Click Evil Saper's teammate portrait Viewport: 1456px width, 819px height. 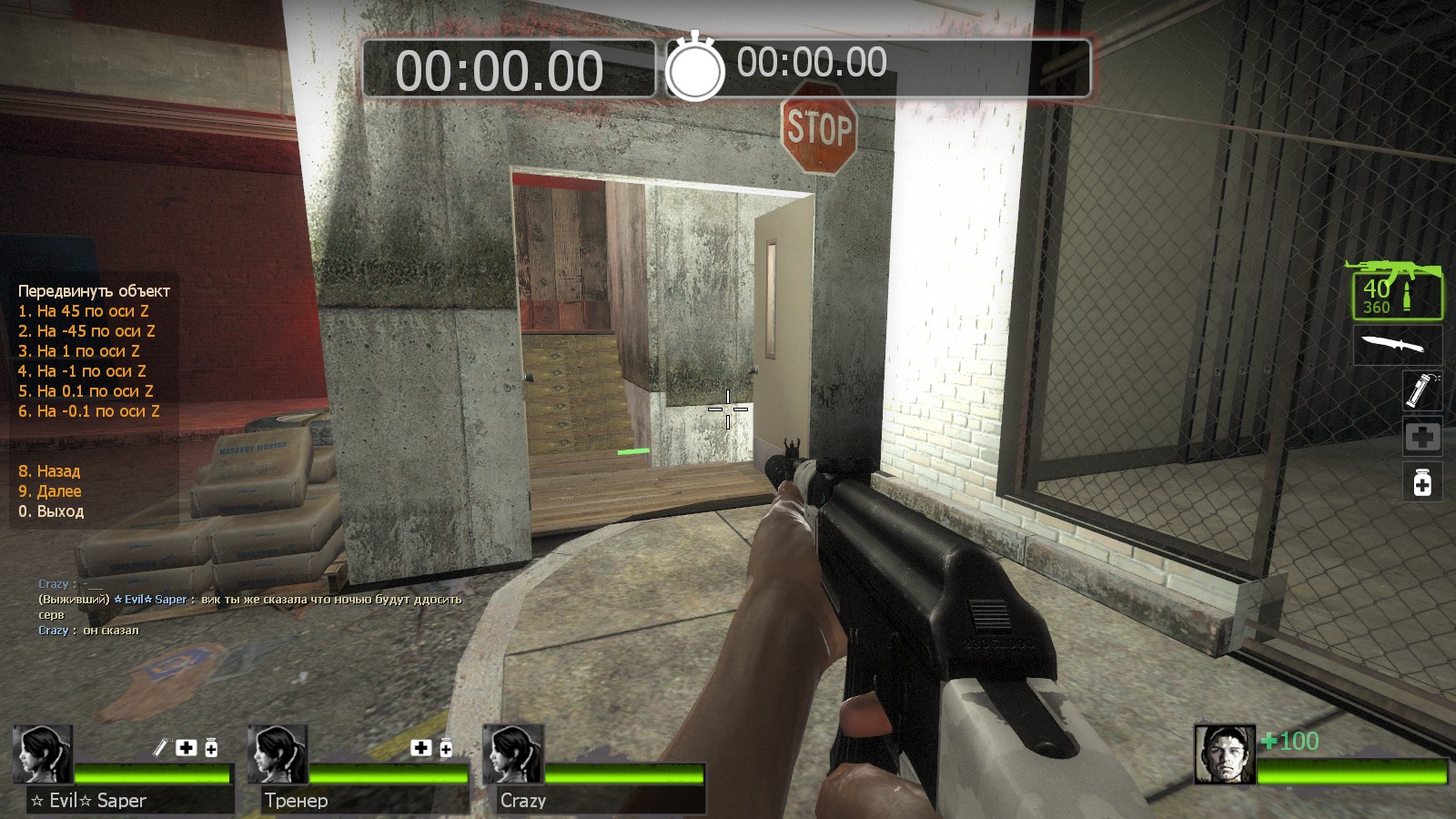click(43, 754)
